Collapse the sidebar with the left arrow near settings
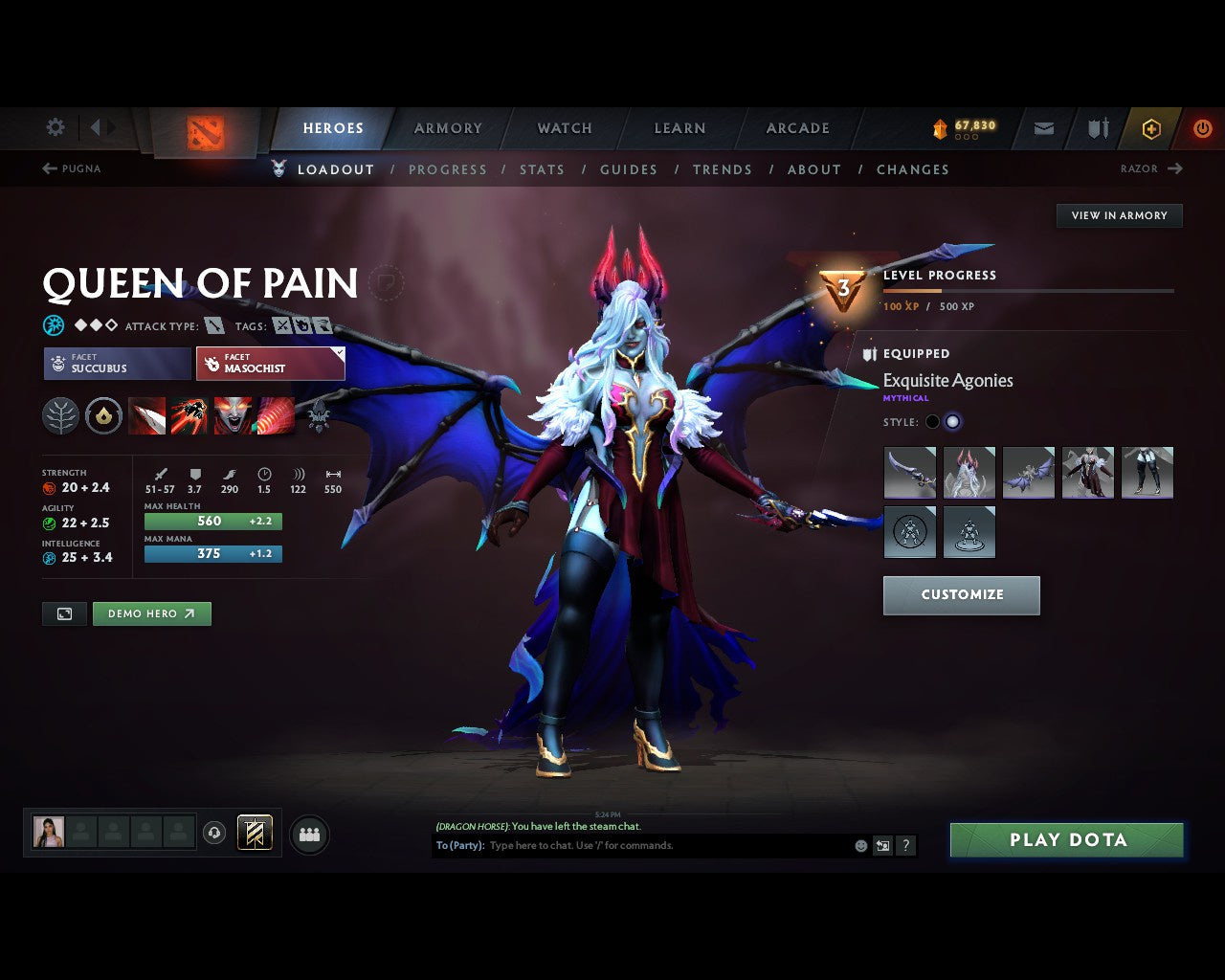1225x980 pixels. (x=96, y=126)
